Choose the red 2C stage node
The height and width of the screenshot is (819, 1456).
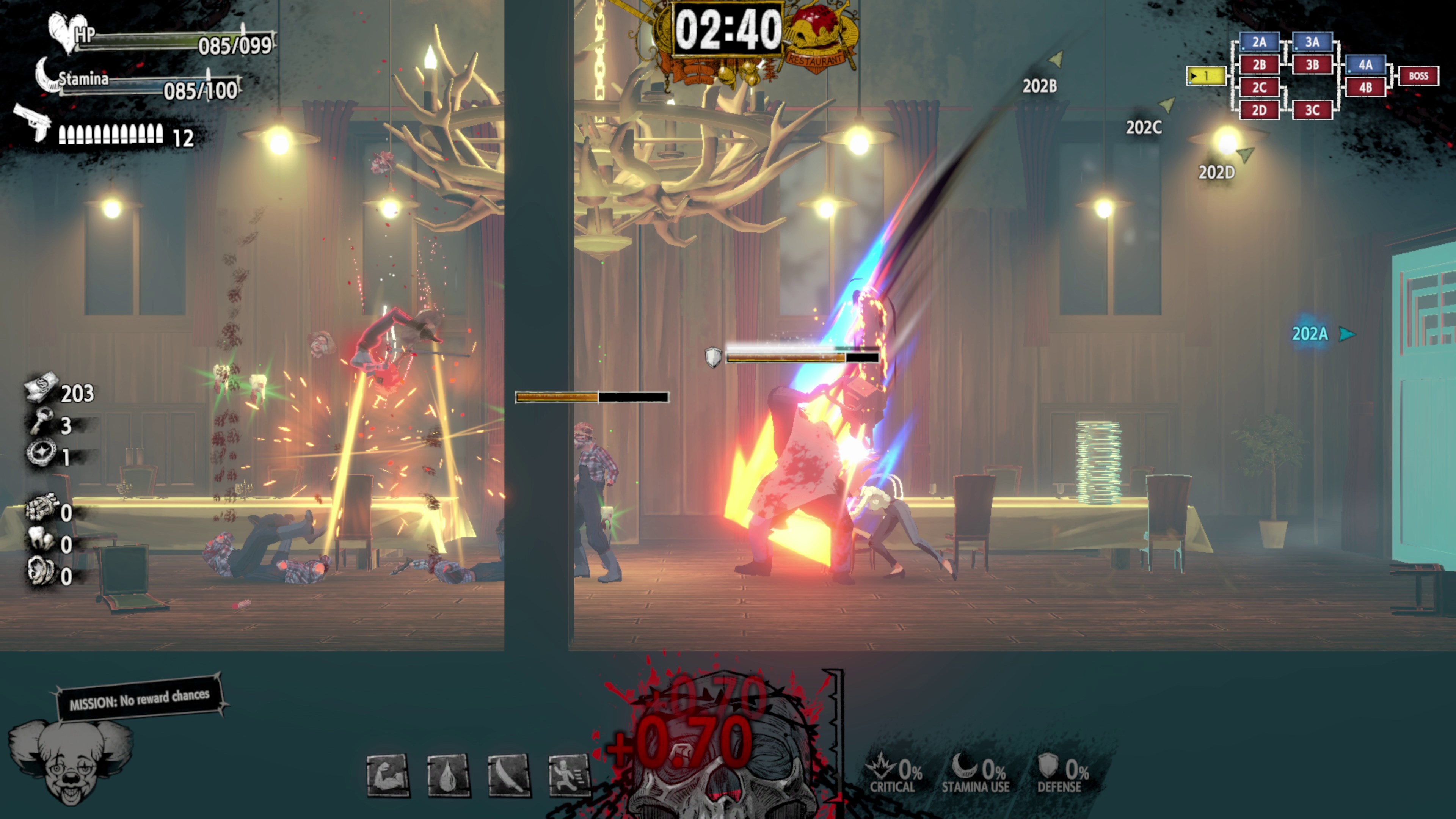tap(1259, 88)
